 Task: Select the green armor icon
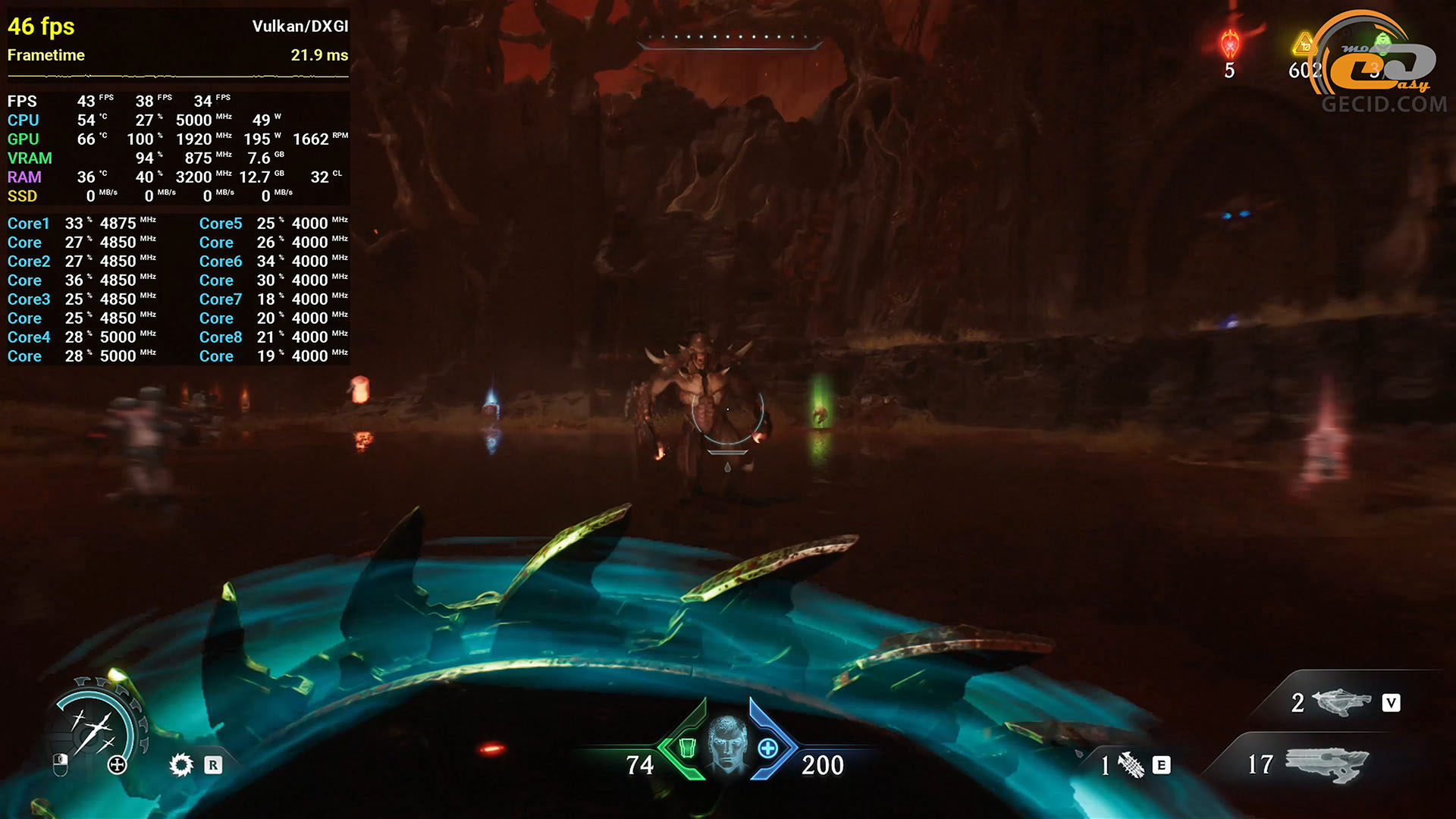click(x=686, y=748)
